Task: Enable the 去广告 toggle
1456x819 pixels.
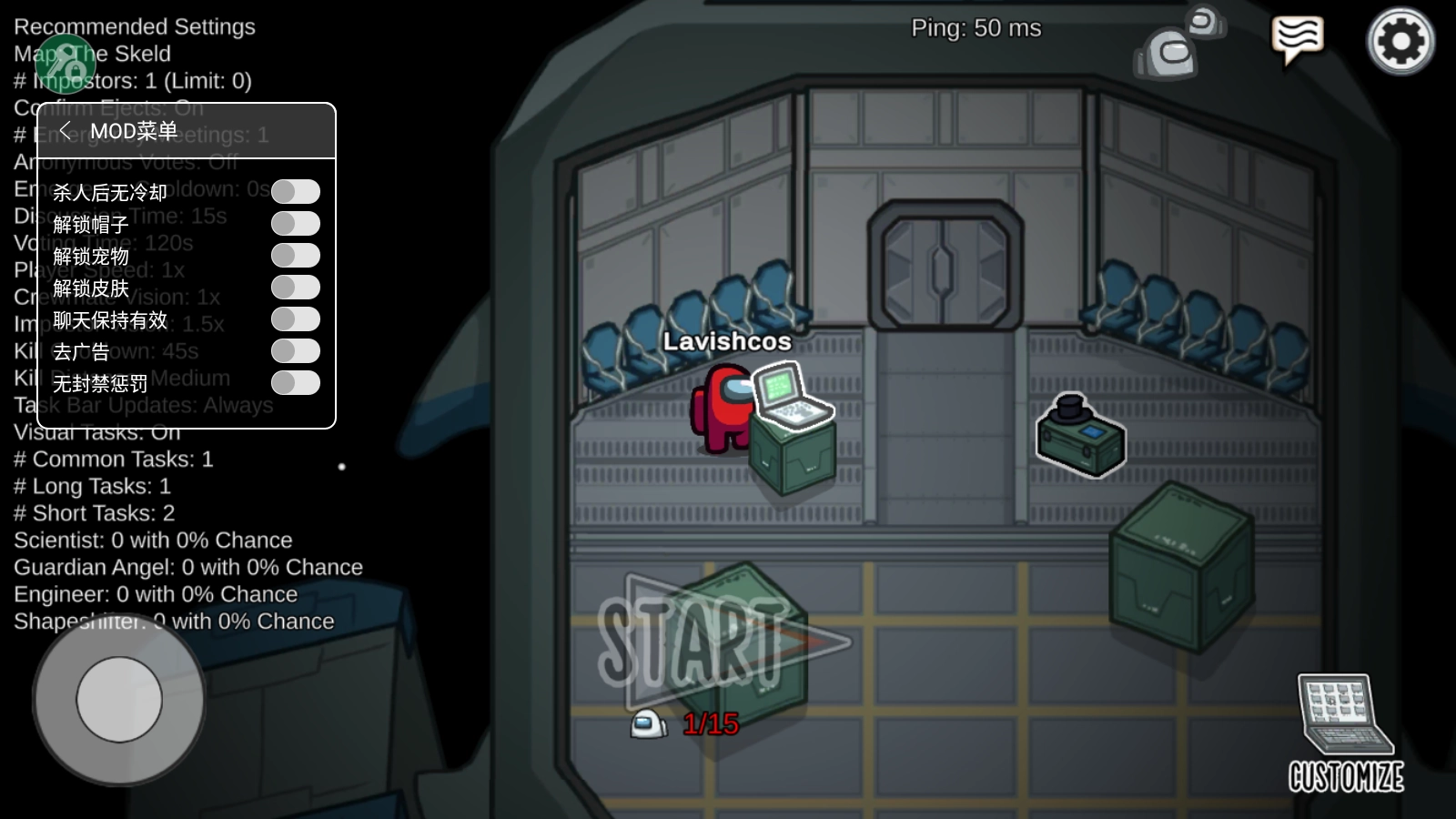Action: [x=296, y=351]
